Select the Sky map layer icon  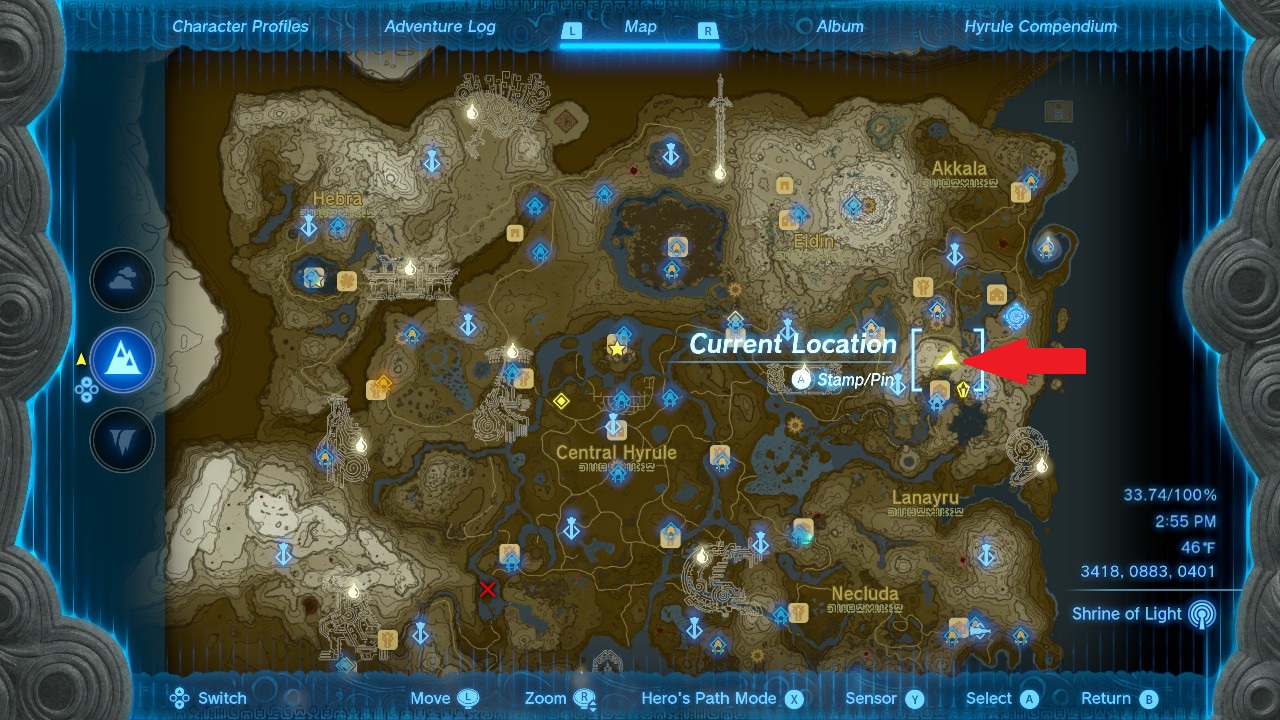[122, 281]
